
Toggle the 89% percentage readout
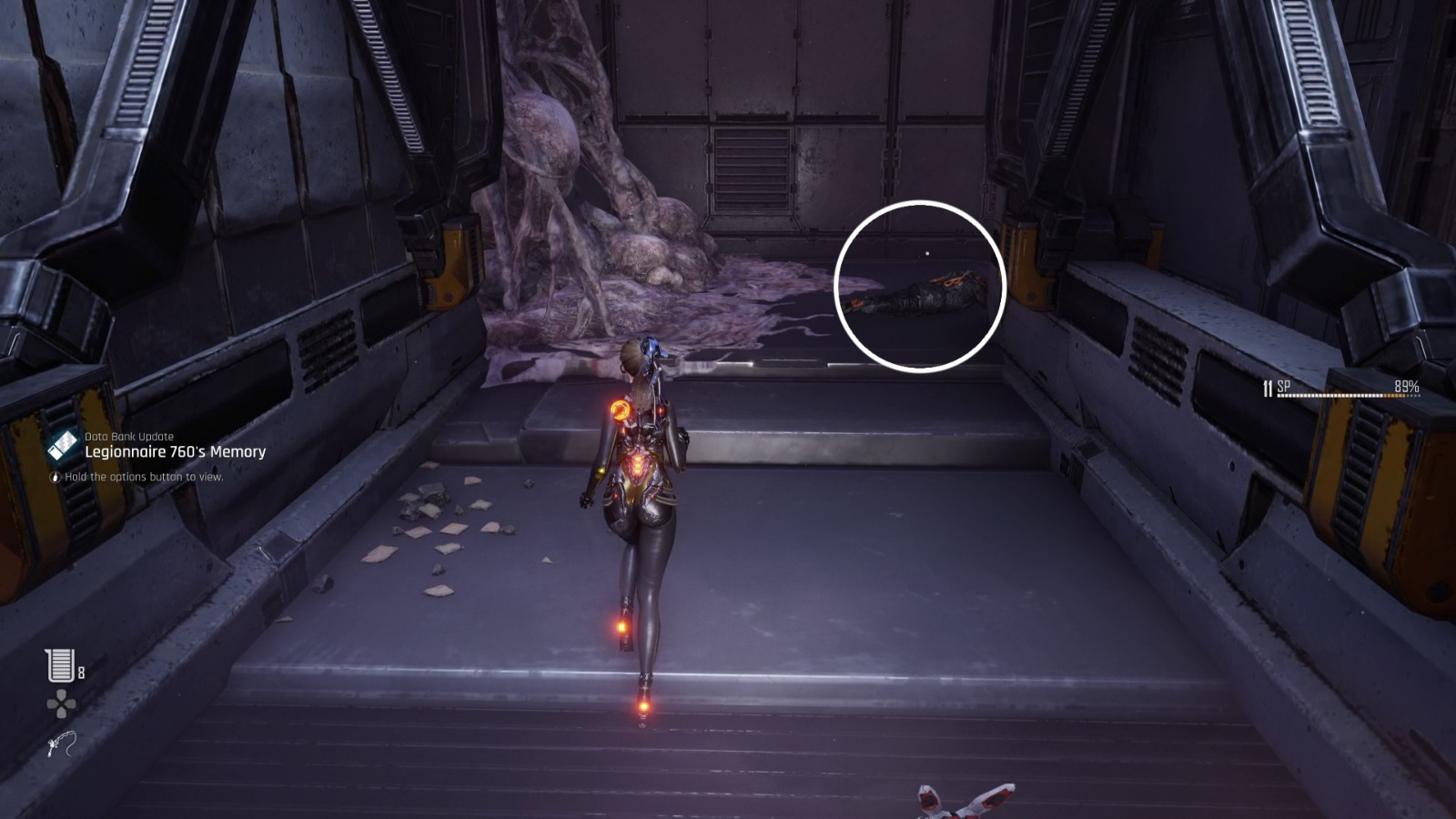[1405, 386]
